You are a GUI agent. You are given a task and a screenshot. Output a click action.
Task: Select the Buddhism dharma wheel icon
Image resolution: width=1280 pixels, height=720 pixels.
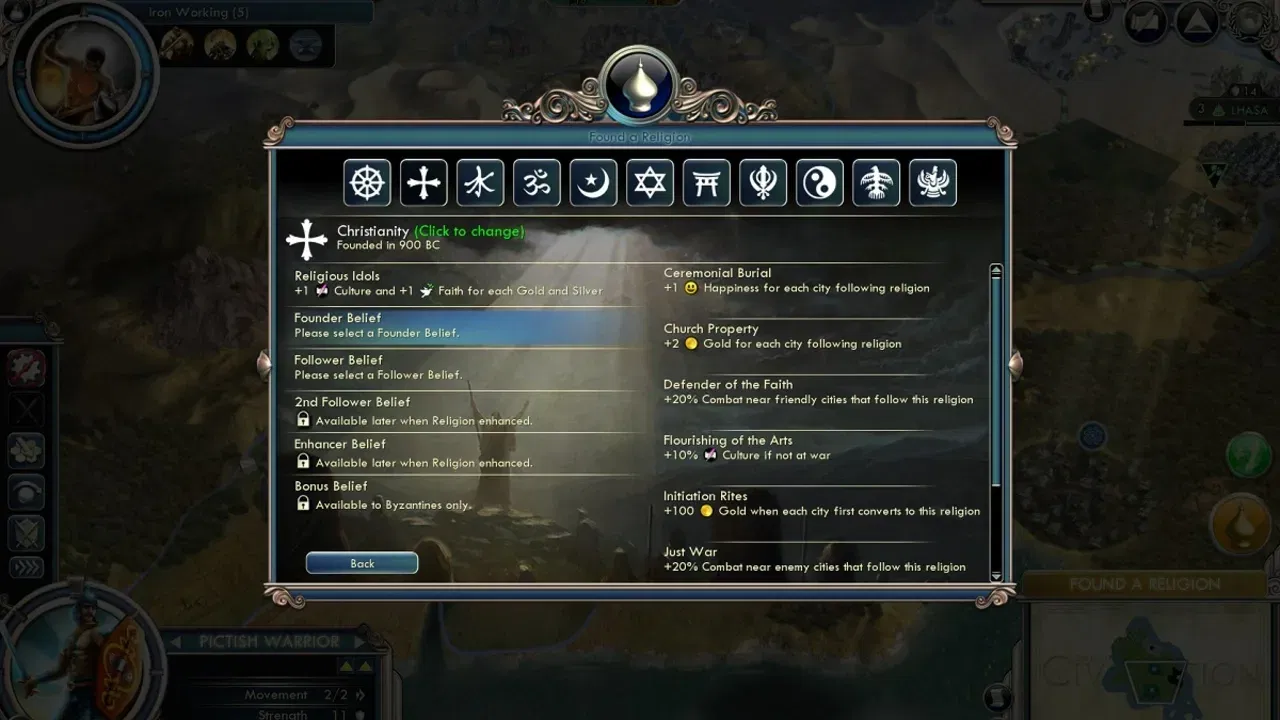pos(367,183)
